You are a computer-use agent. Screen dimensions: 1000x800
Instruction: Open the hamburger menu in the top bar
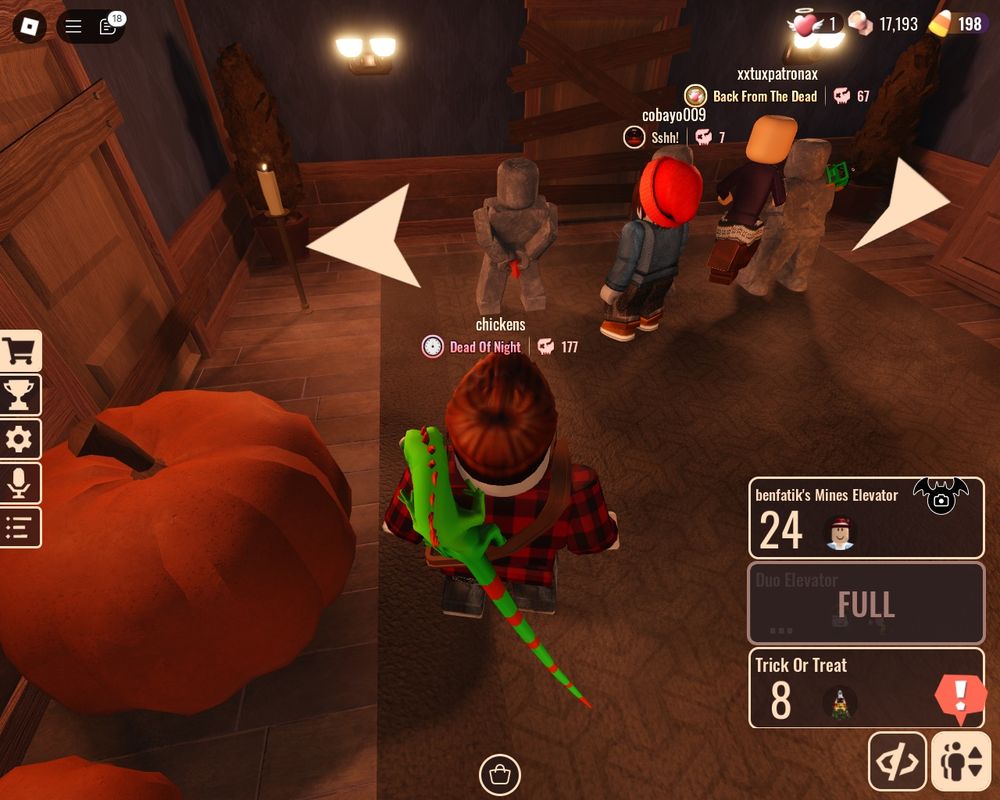[73, 27]
